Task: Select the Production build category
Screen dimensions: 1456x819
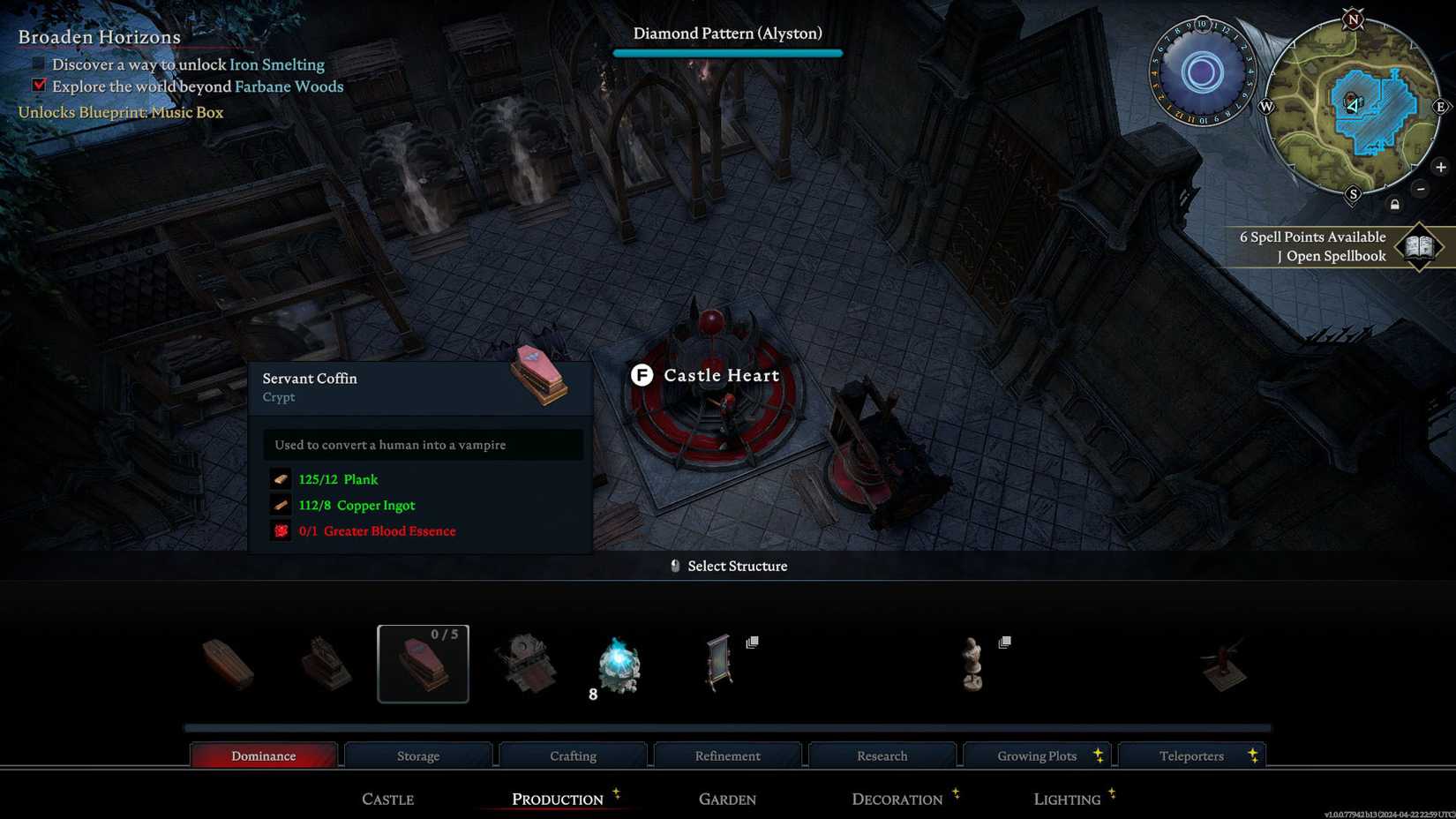Action: click(557, 799)
